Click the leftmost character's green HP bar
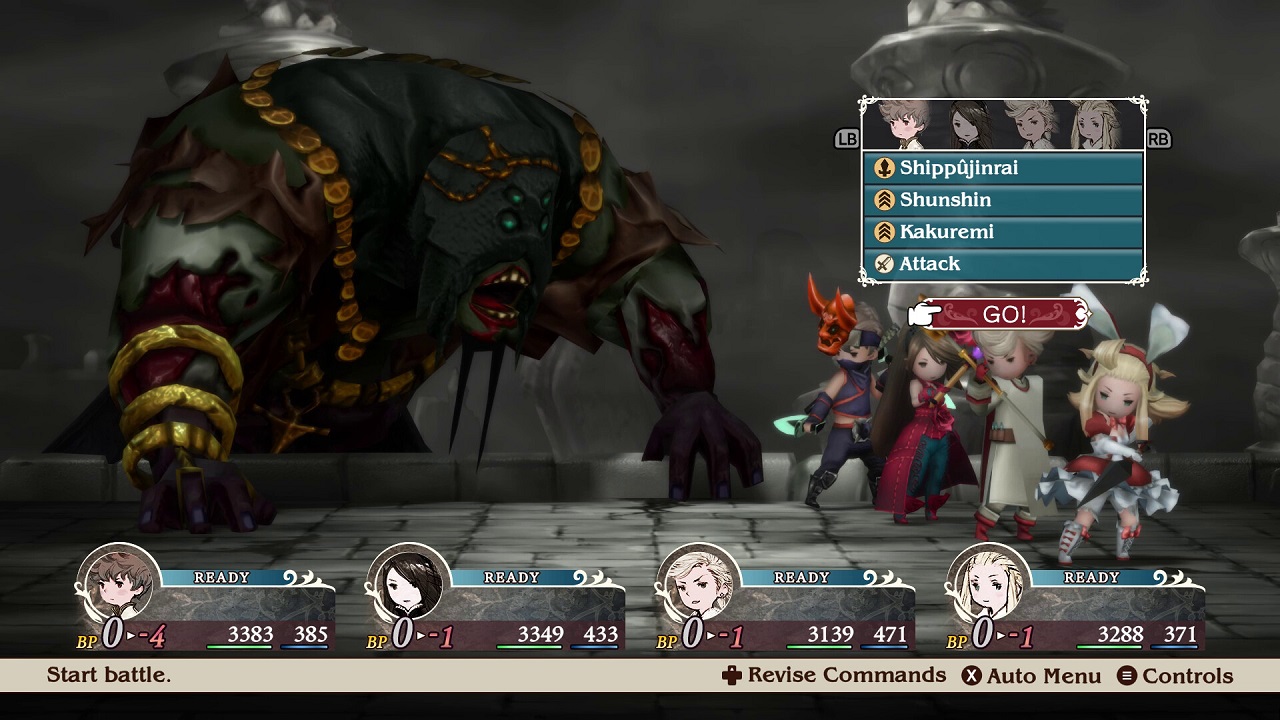Screen dimensions: 1280x720 [x=240, y=649]
